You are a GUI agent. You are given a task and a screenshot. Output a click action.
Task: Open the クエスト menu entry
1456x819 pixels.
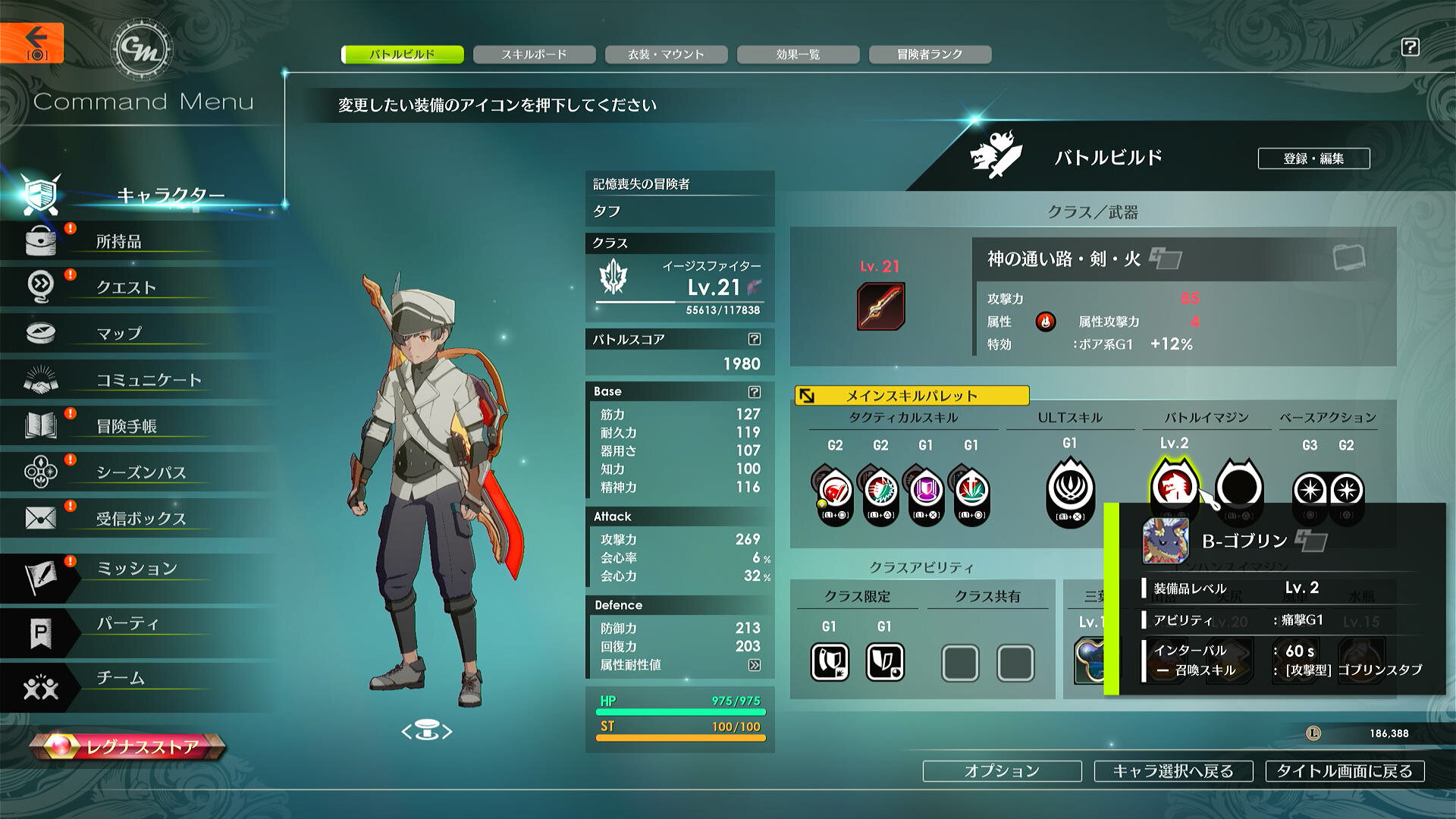point(126,287)
